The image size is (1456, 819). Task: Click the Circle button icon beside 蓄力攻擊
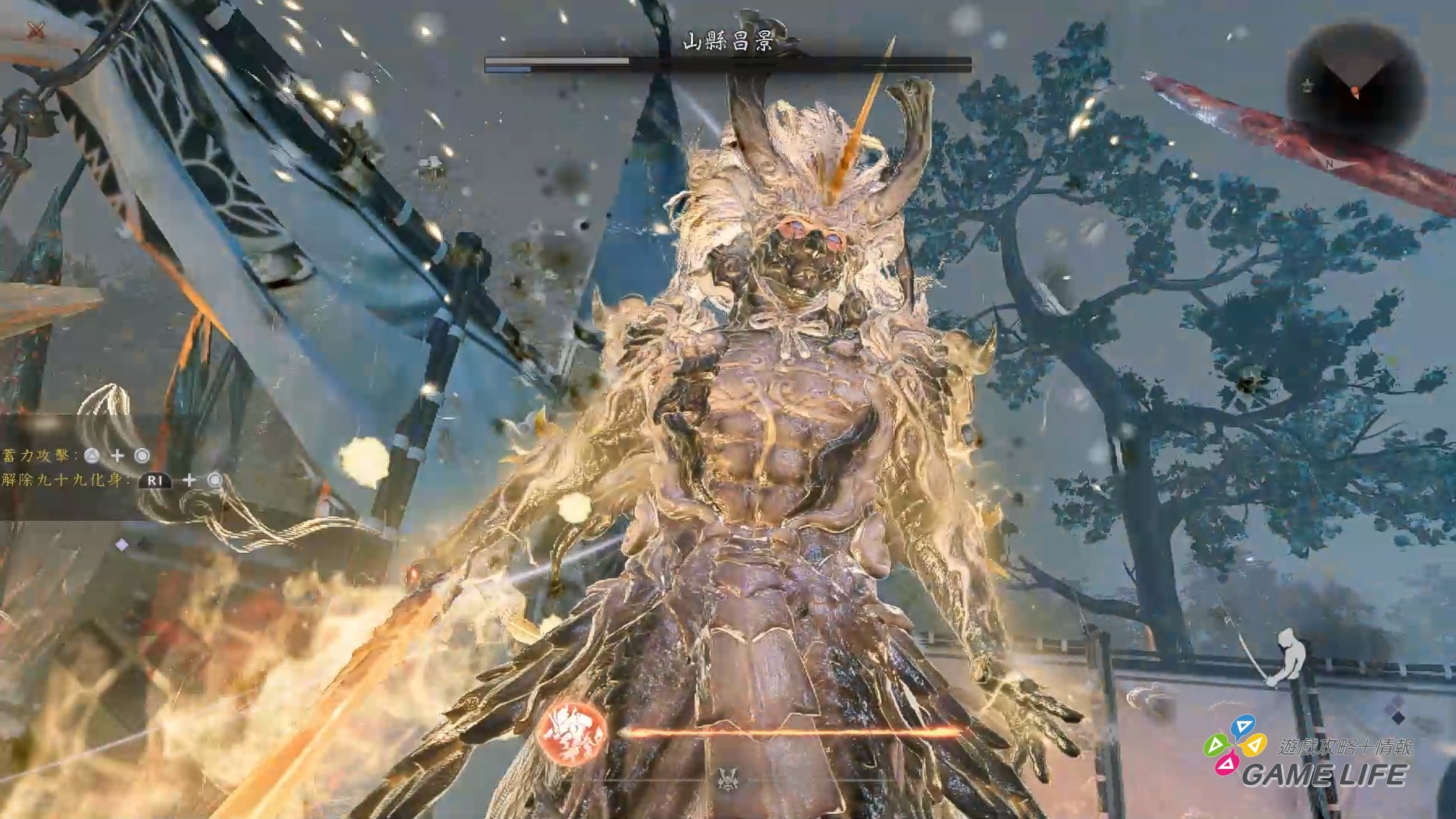(x=143, y=457)
